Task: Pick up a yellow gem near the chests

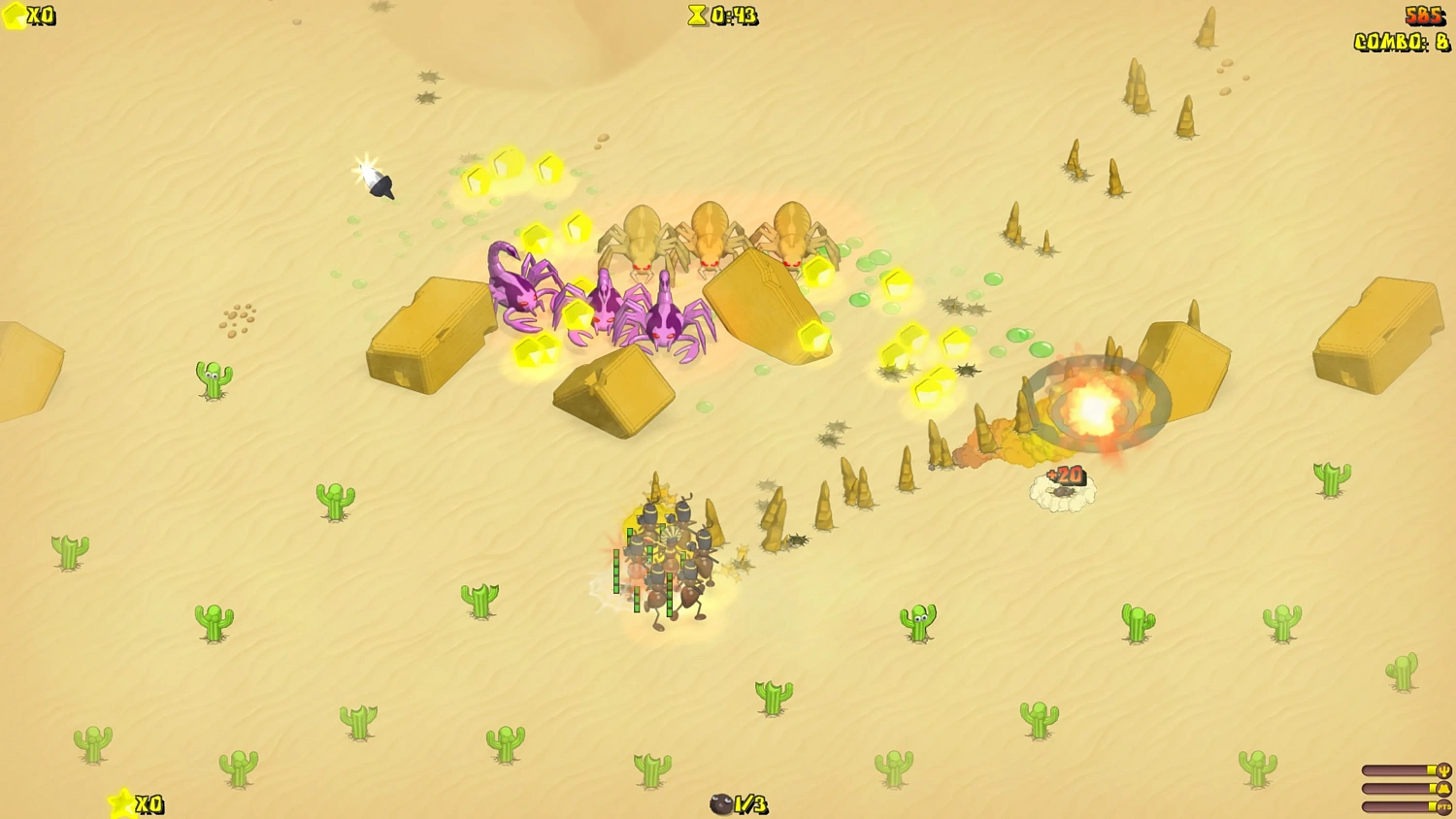Action: (532, 349)
